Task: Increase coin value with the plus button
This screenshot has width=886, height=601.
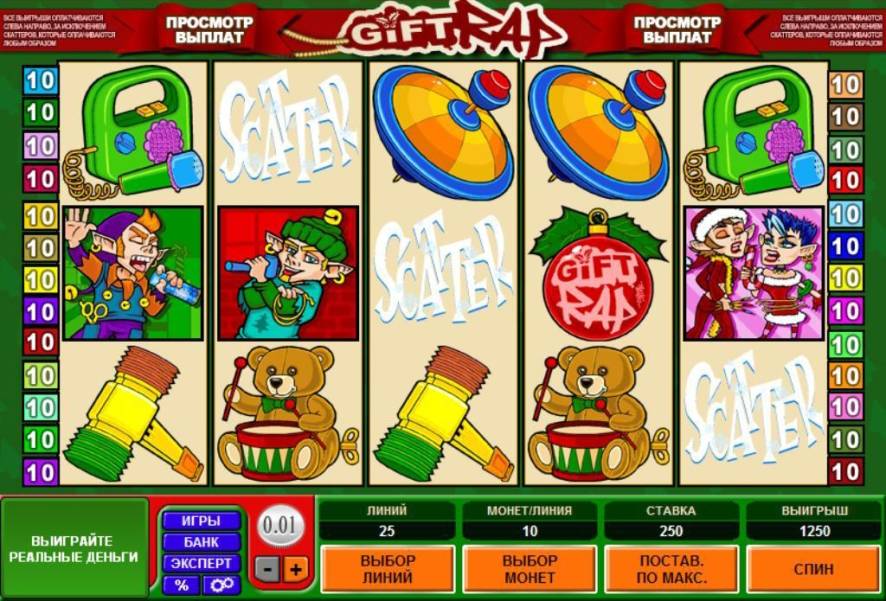Action: (295, 569)
